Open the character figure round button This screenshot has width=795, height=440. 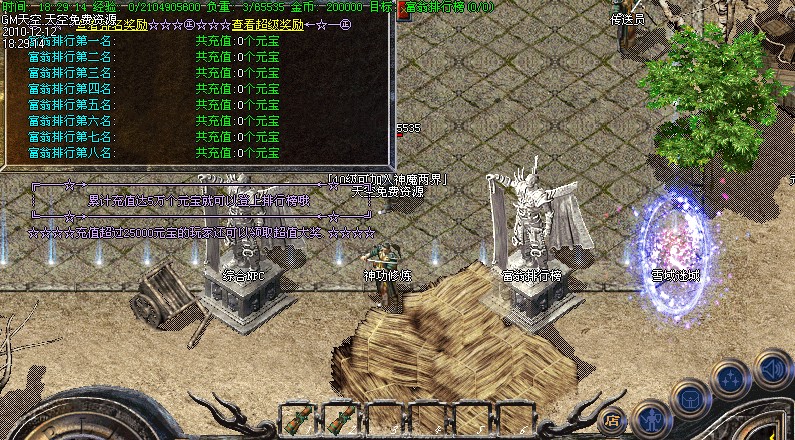[x=650, y=416]
